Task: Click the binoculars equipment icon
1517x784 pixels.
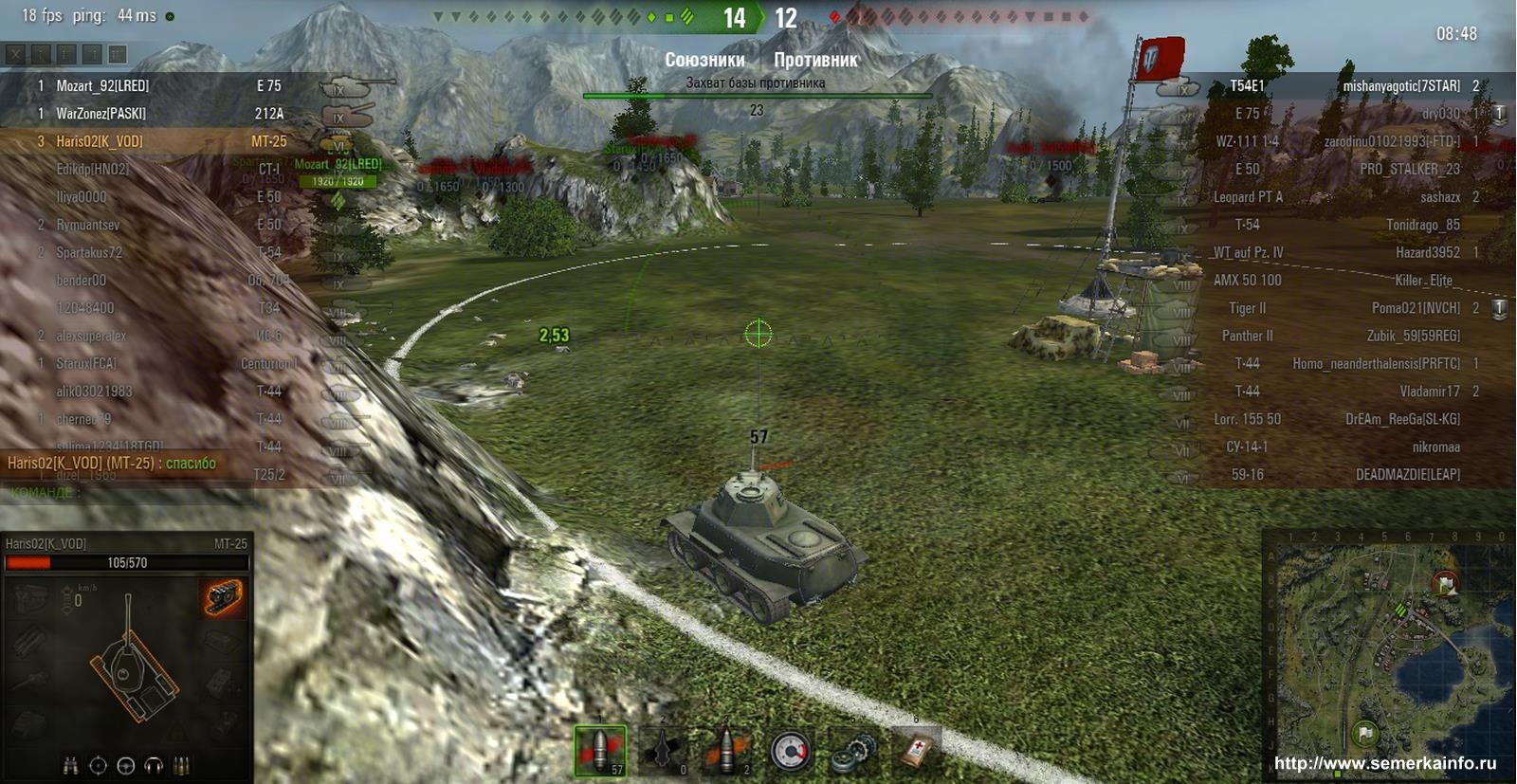Action: point(70,766)
